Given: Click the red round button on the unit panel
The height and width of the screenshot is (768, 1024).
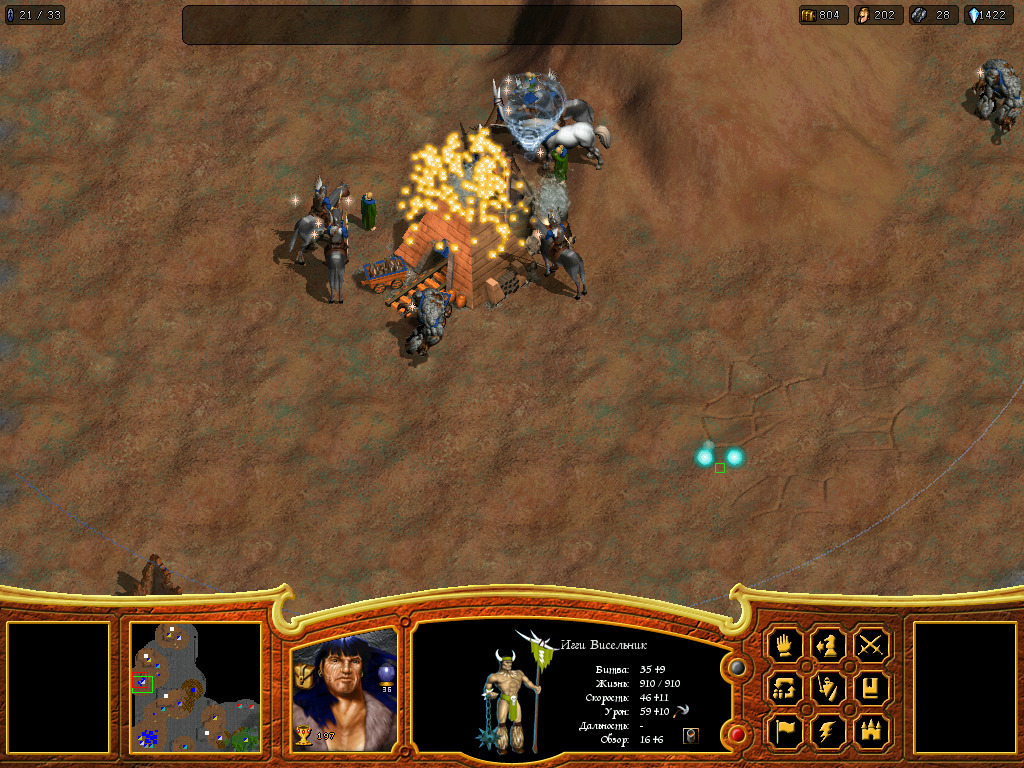Looking at the screenshot, I should click(x=737, y=735).
